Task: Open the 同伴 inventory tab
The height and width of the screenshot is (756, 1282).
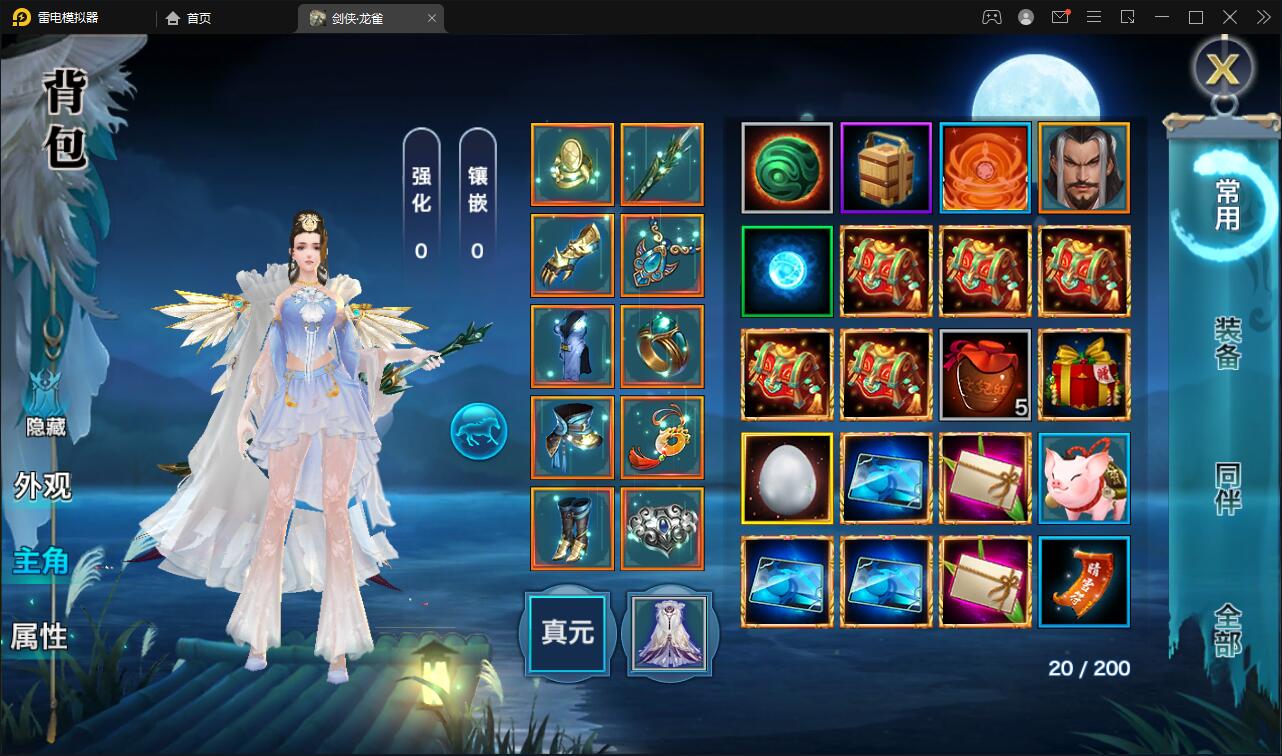Action: (1227, 488)
